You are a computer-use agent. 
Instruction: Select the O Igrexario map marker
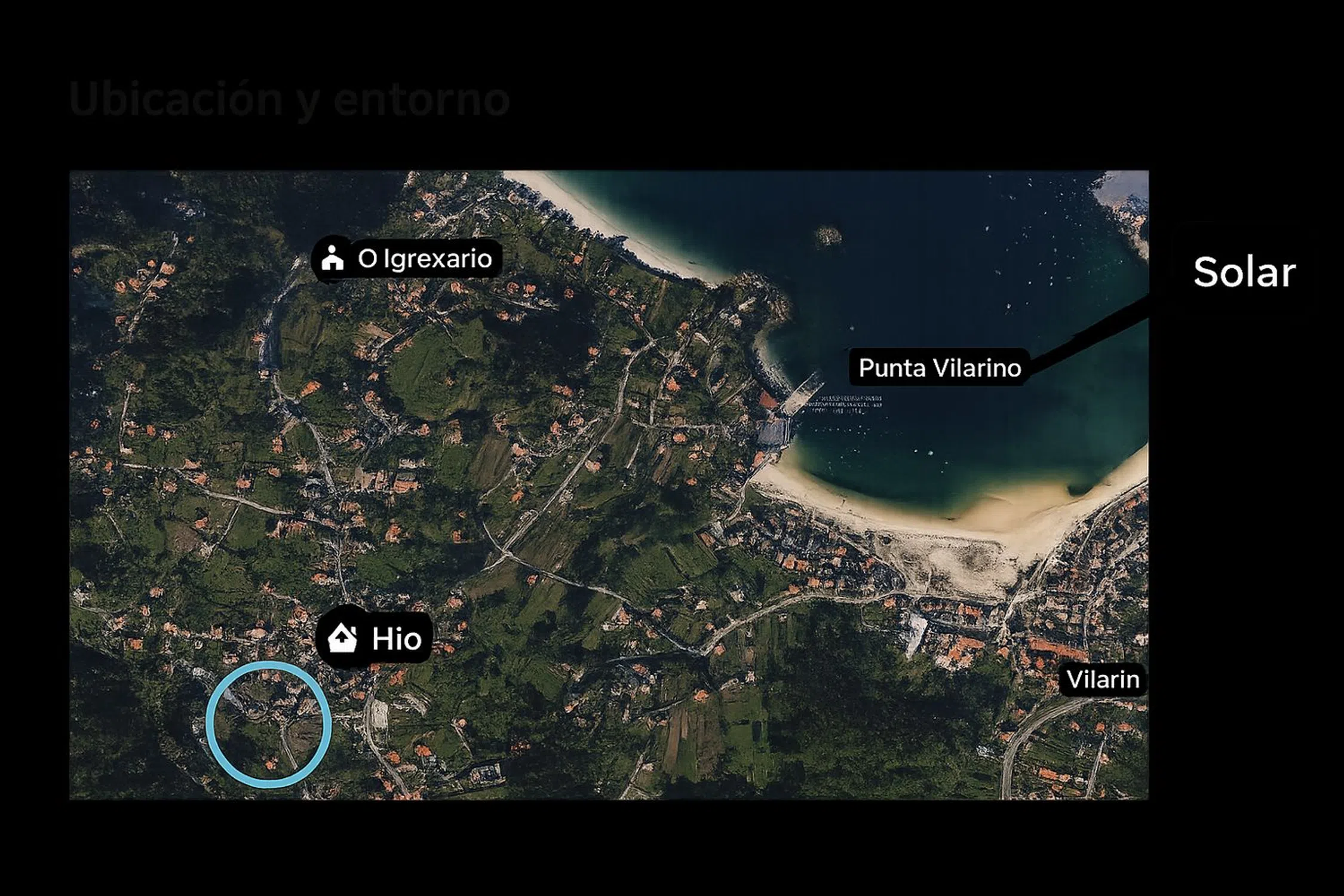click(407, 259)
